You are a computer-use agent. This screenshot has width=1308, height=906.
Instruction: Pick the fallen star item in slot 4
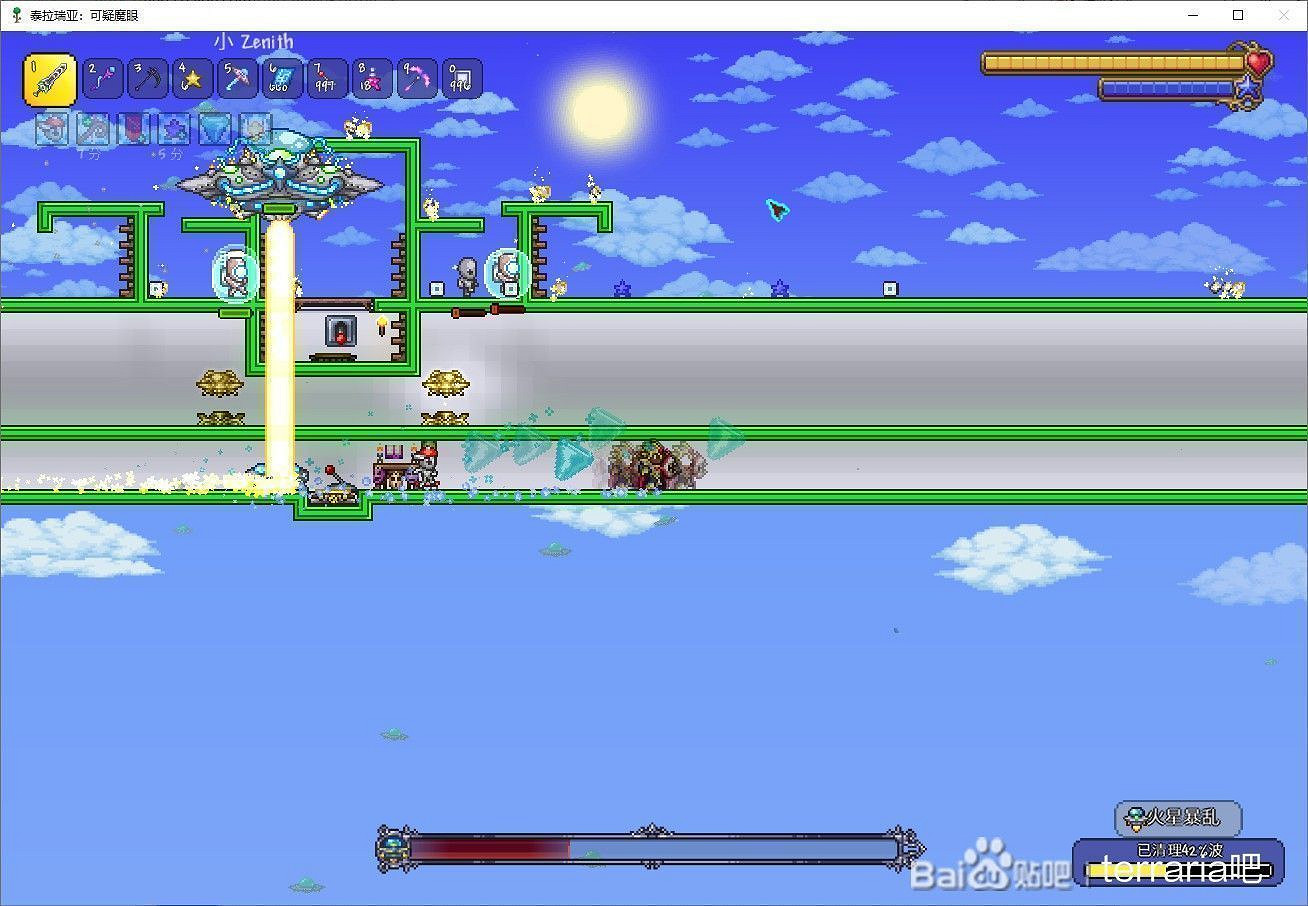[192, 78]
